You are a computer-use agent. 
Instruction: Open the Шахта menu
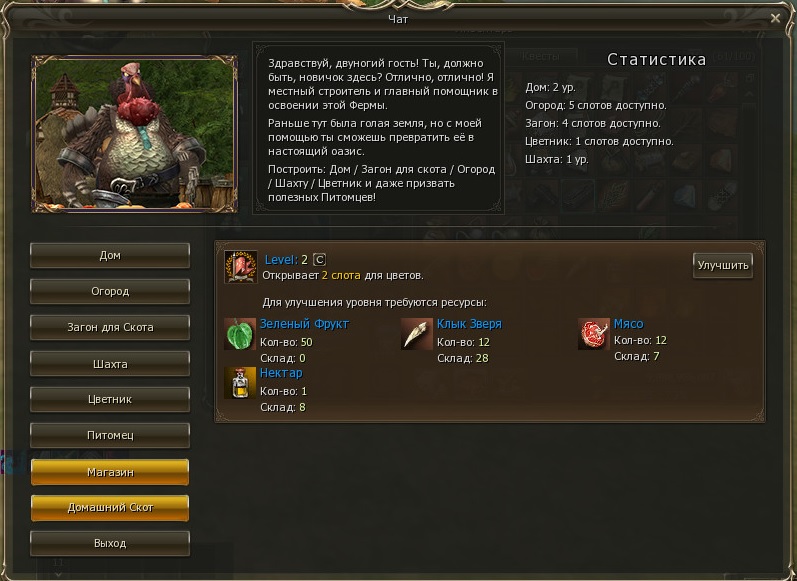110,364
